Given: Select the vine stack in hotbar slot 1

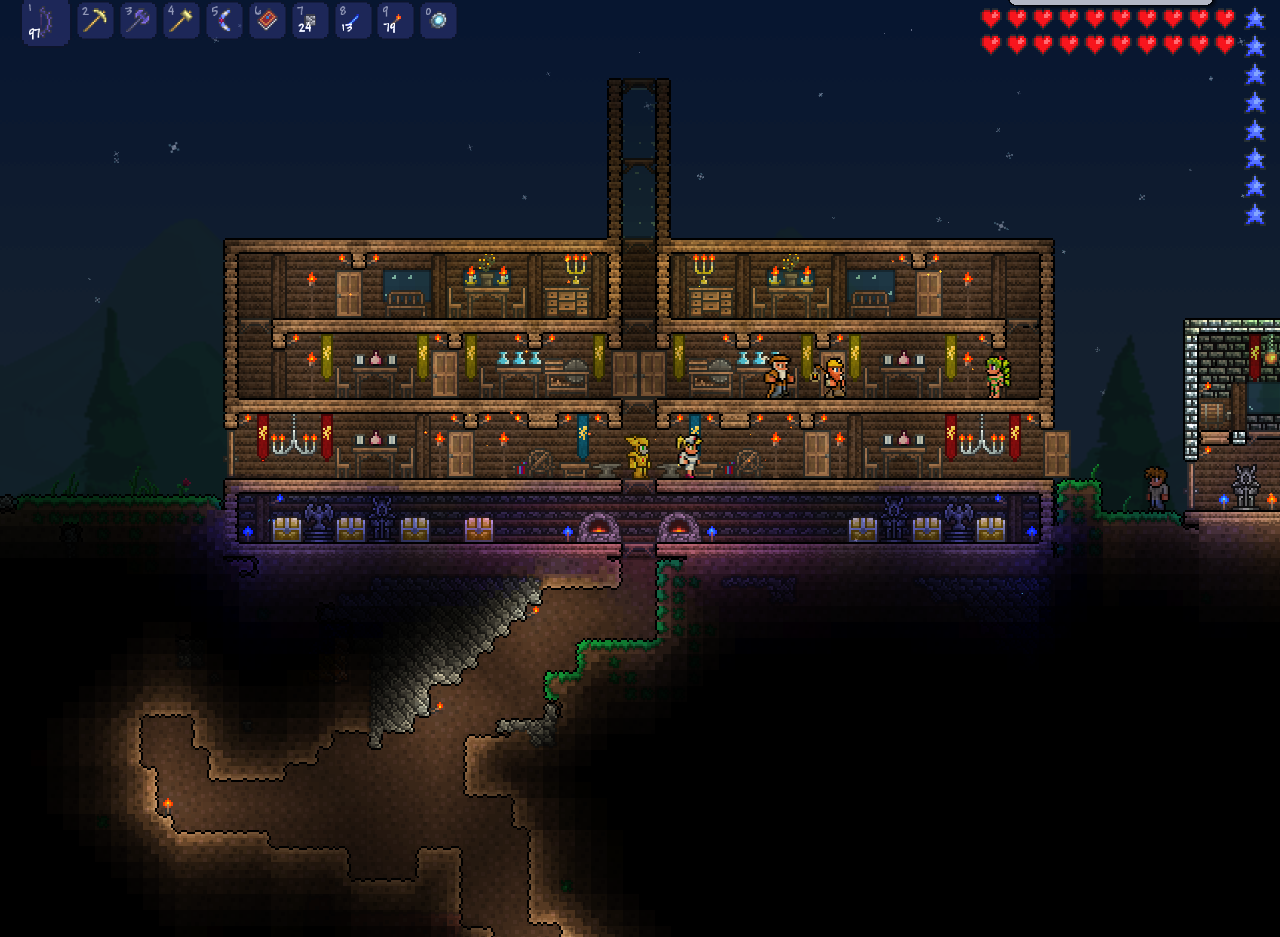Looking at the screenshot, I should (x=45, y=20).
